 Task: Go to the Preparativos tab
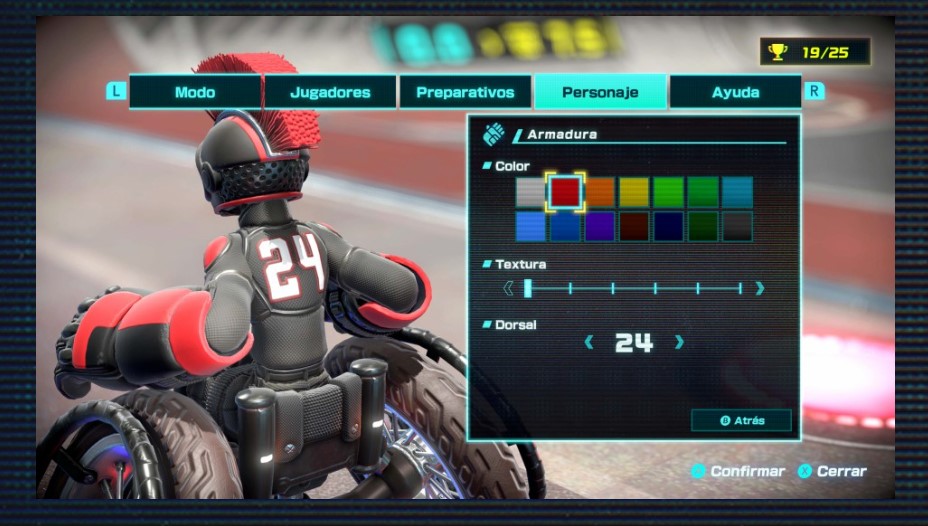pos(465,92)
